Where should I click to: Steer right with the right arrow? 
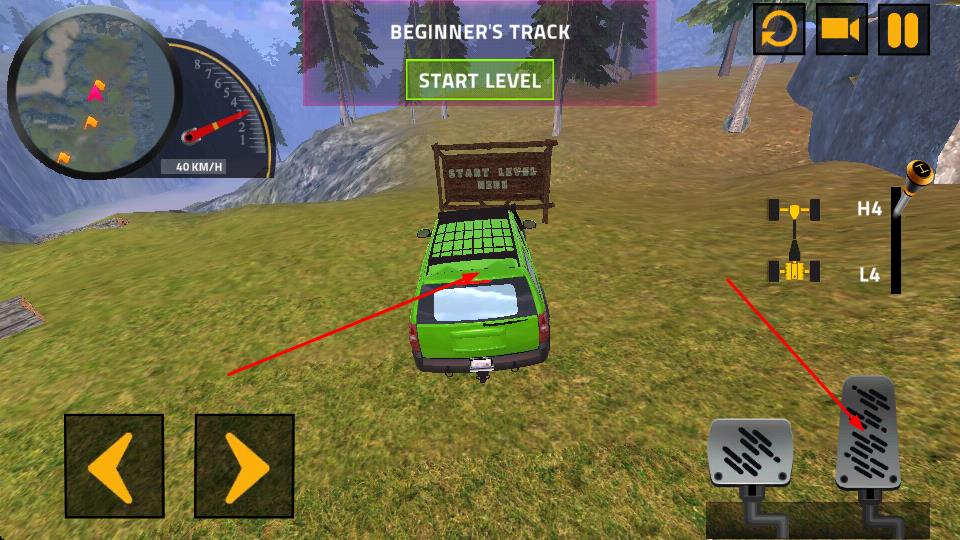coord(244,465)
